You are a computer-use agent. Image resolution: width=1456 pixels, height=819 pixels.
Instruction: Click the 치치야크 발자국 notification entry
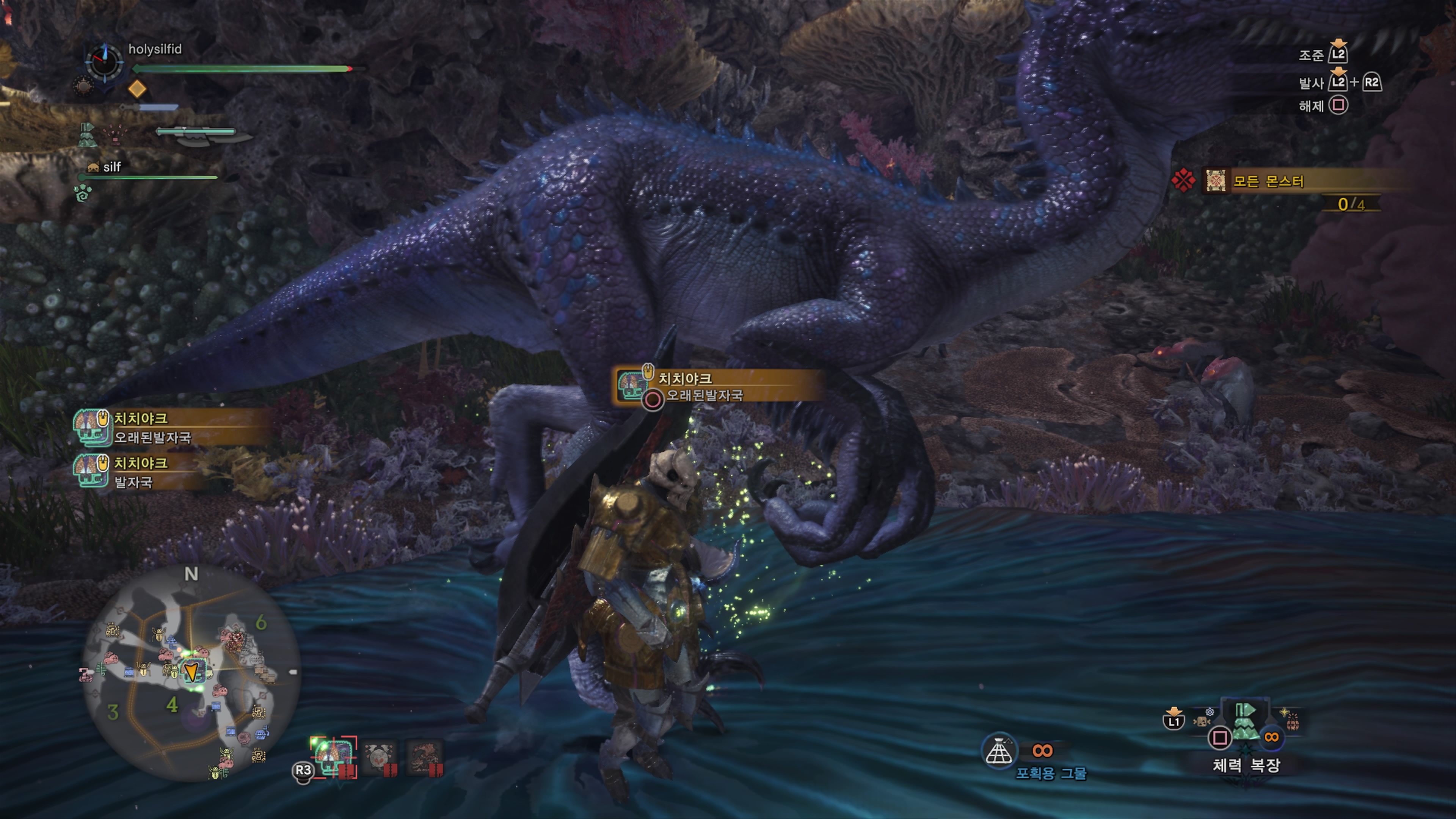(141, 472)
